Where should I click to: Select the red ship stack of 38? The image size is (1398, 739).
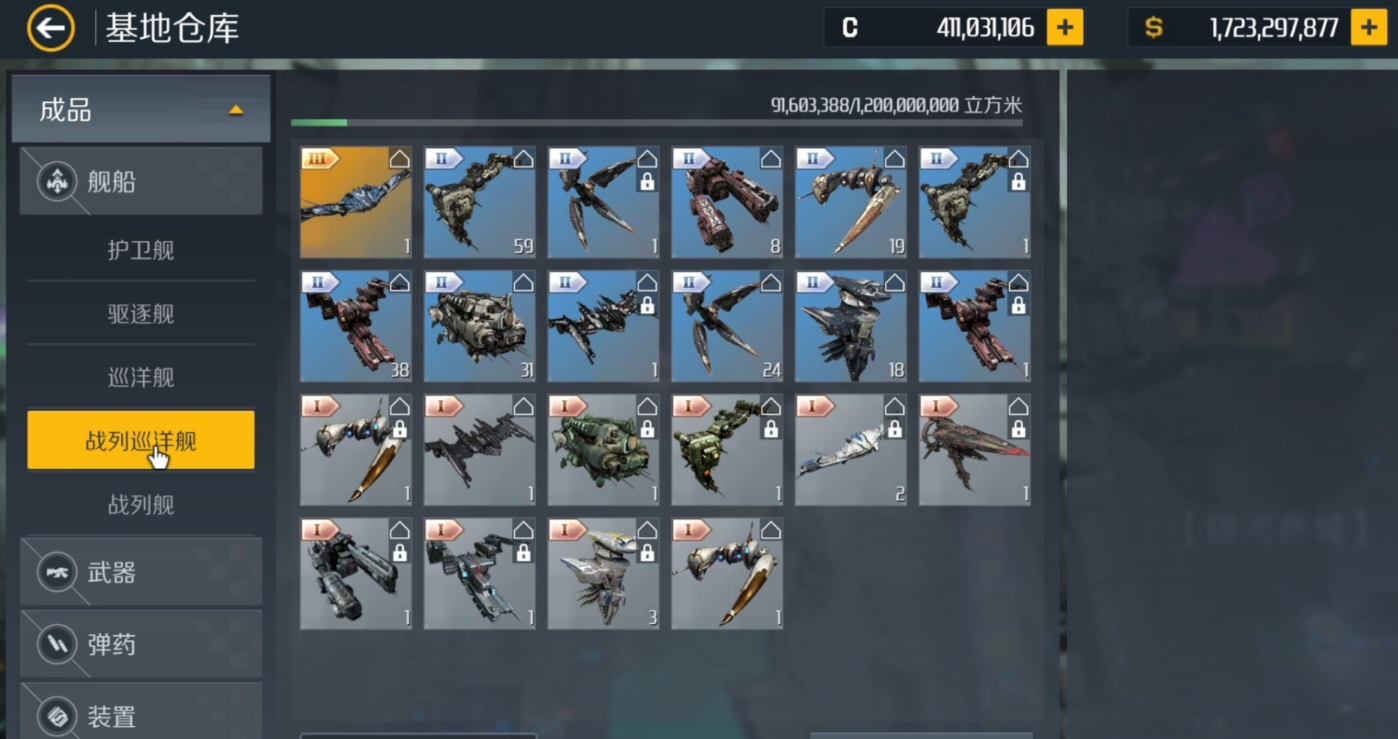tap(356, 326)
